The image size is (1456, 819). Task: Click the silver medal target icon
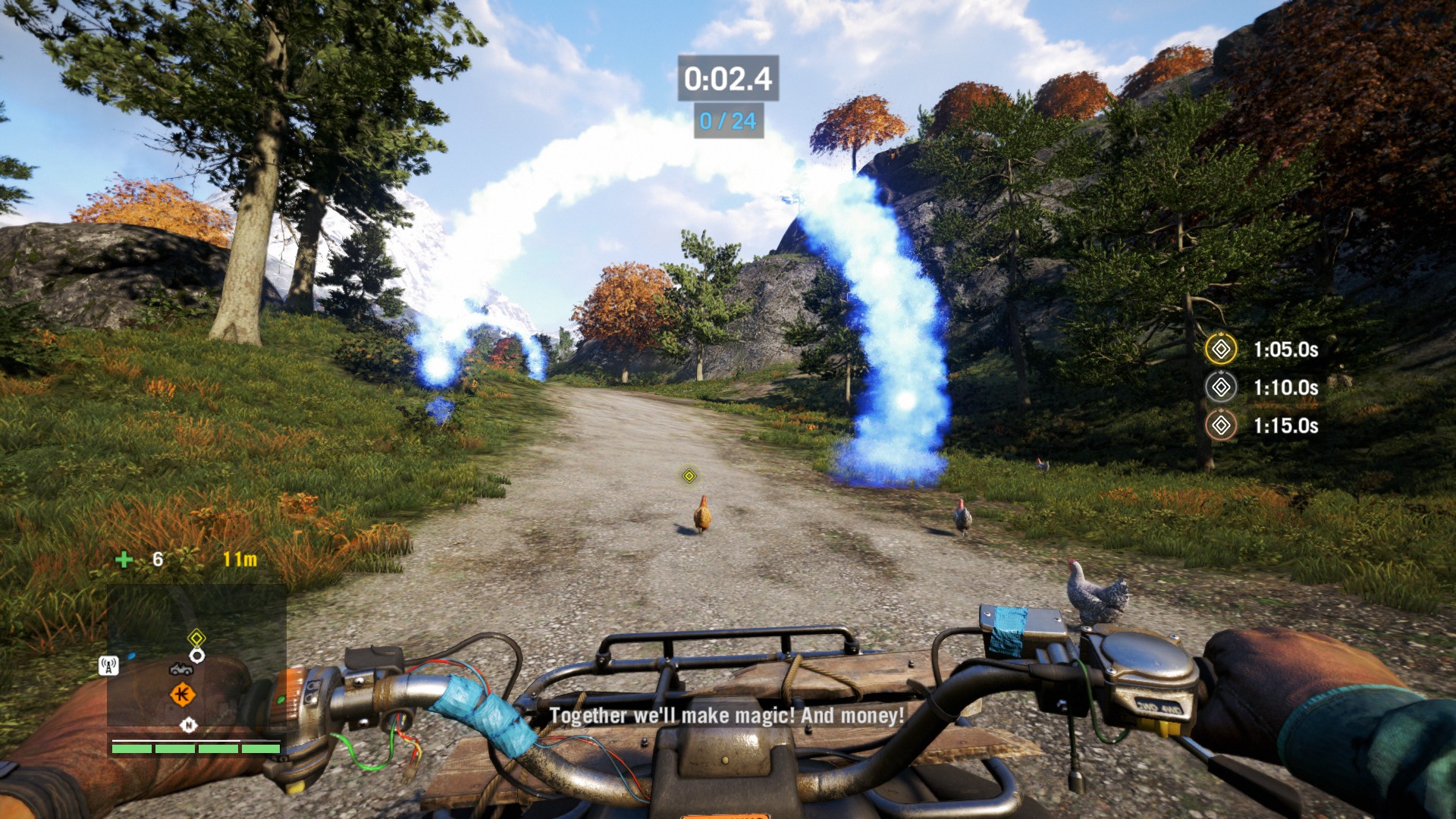point(1221,388)
